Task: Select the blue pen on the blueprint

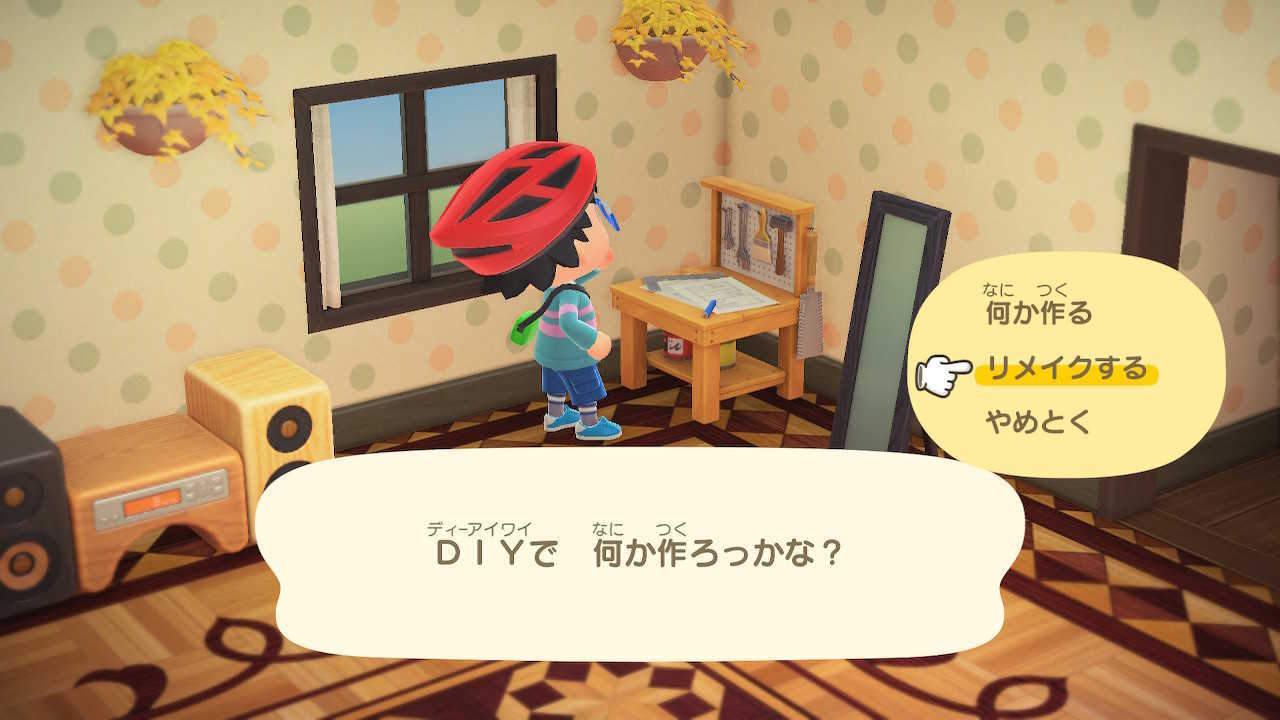Action: (x=708, y=308)
